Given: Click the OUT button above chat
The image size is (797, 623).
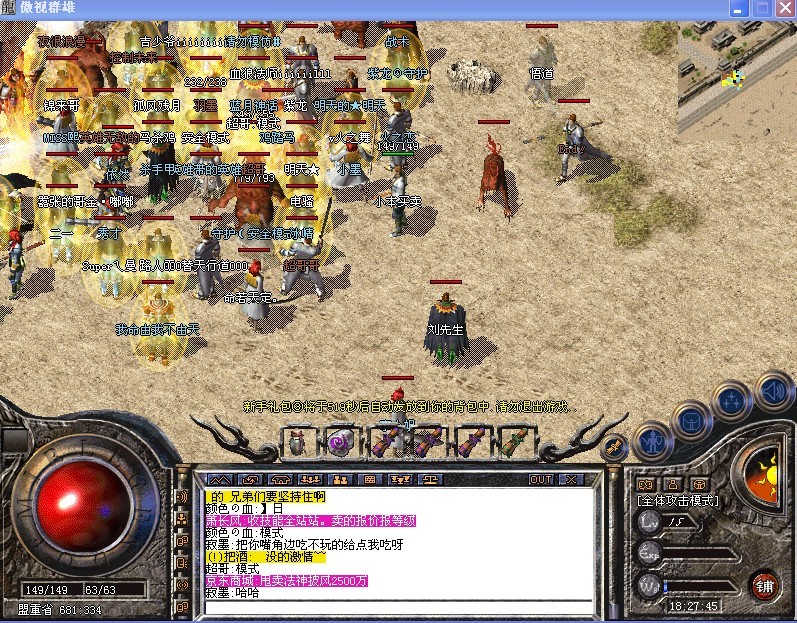Looking at the screenshot, I should tap(541, 480).
